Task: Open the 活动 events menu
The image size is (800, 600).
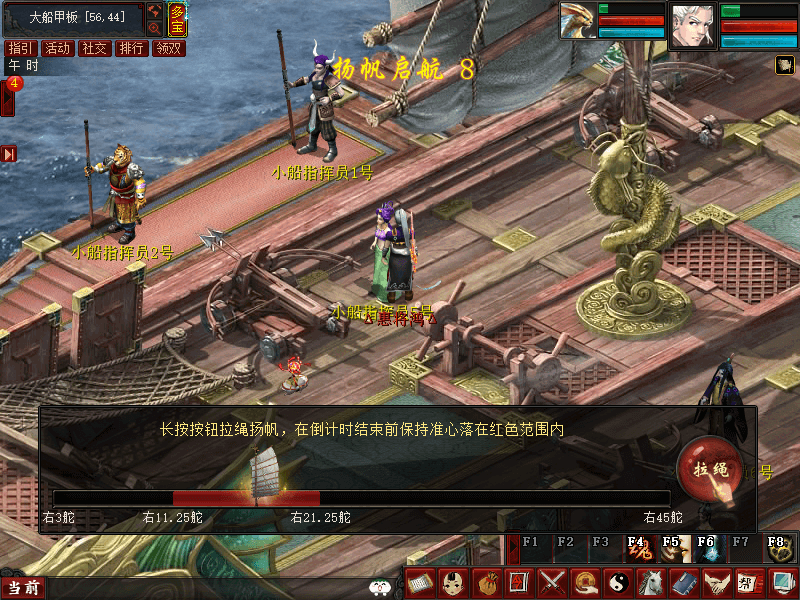Action: 57,48
